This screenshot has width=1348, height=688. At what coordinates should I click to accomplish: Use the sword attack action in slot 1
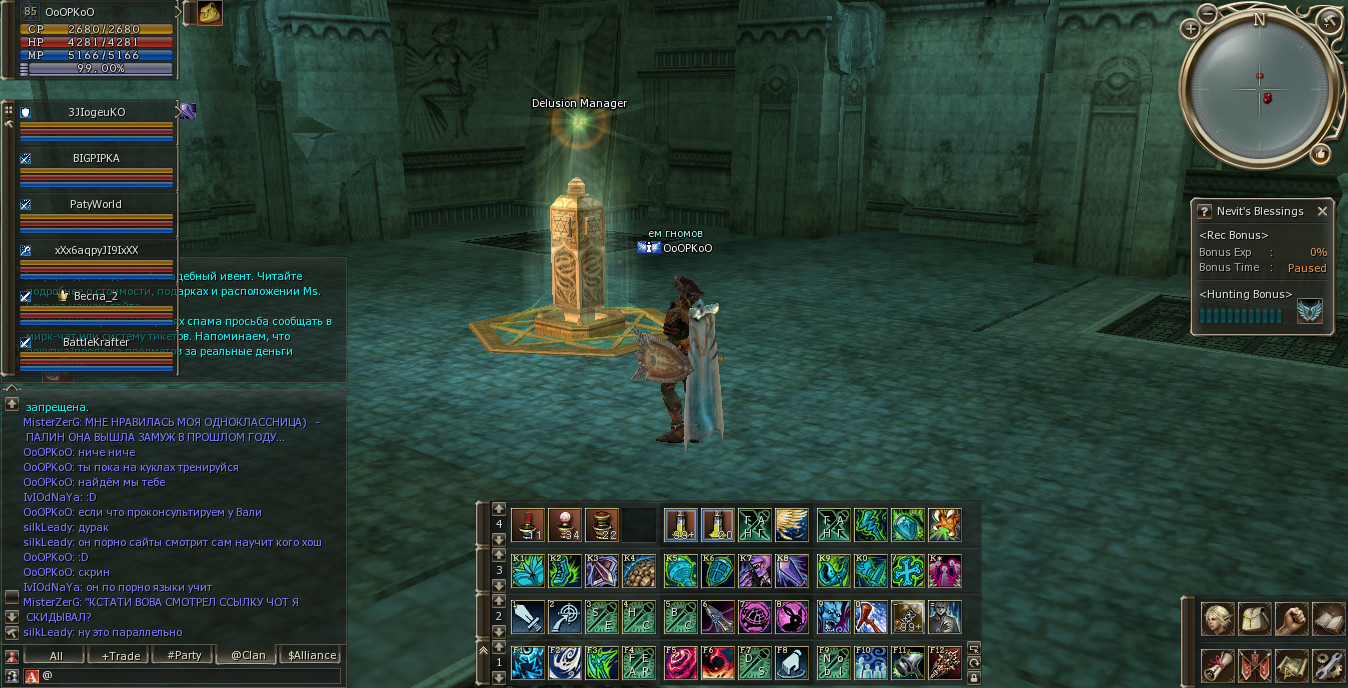[x=528, y=617]
